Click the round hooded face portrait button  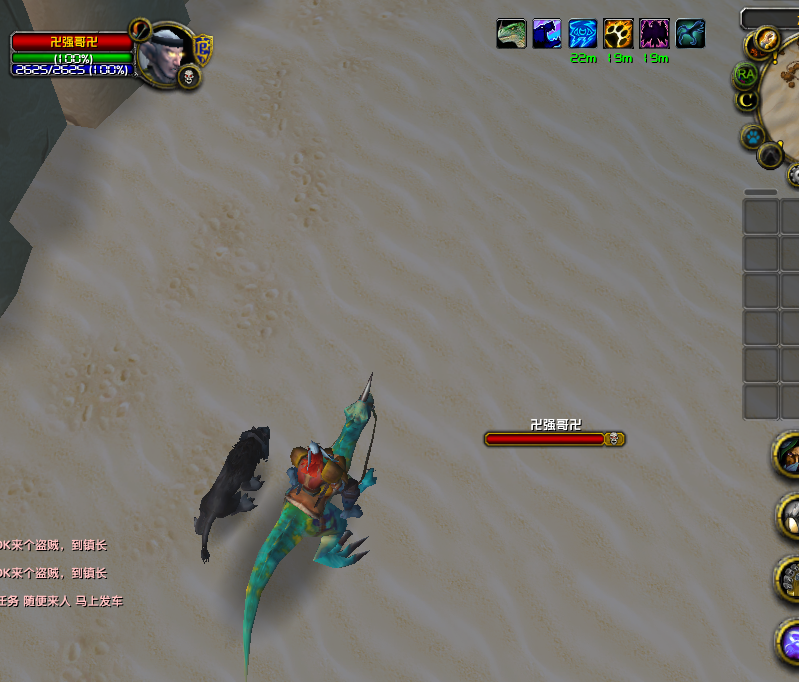pos(789,455)
